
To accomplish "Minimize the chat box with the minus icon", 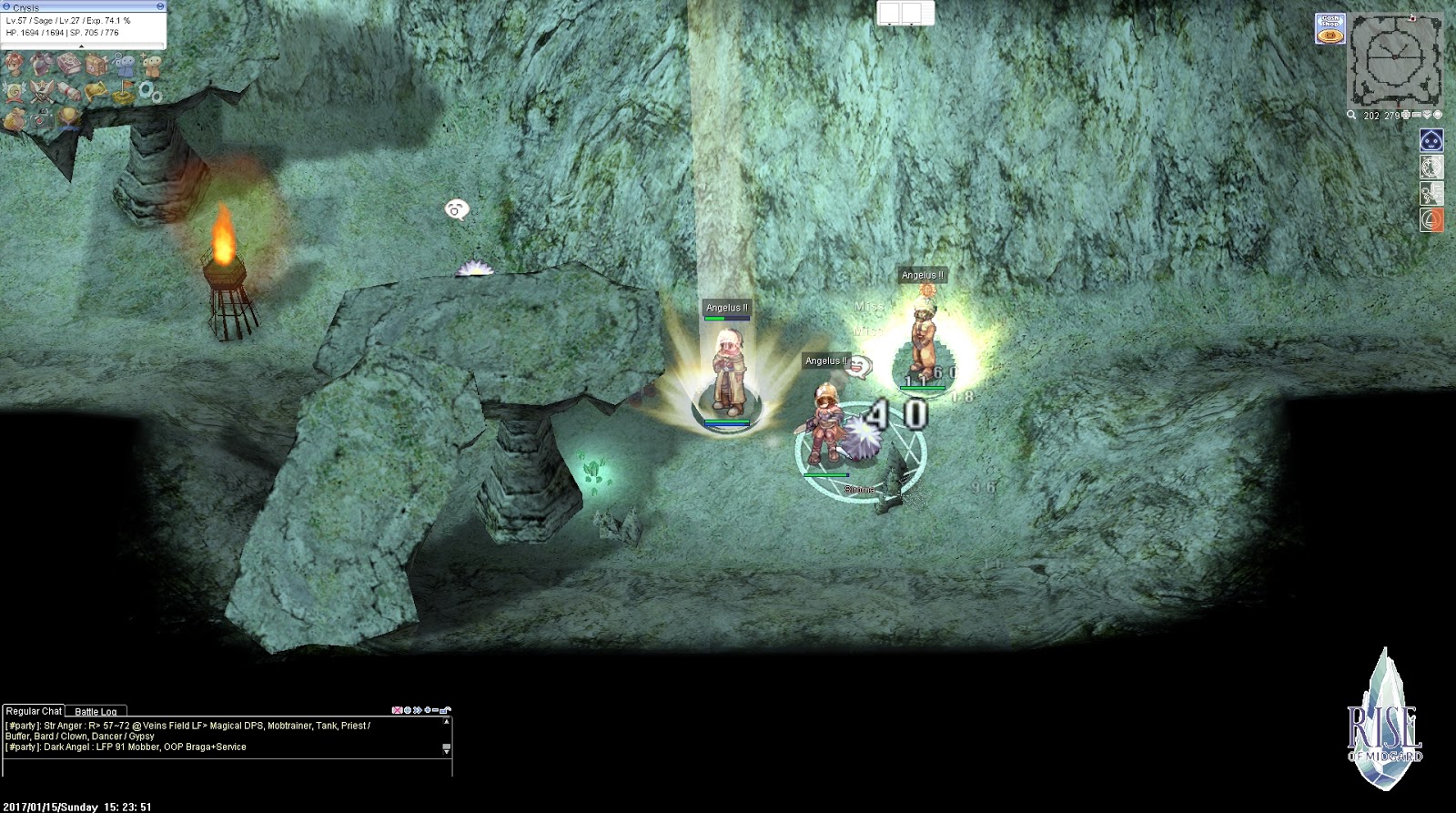I will [435, 710].
